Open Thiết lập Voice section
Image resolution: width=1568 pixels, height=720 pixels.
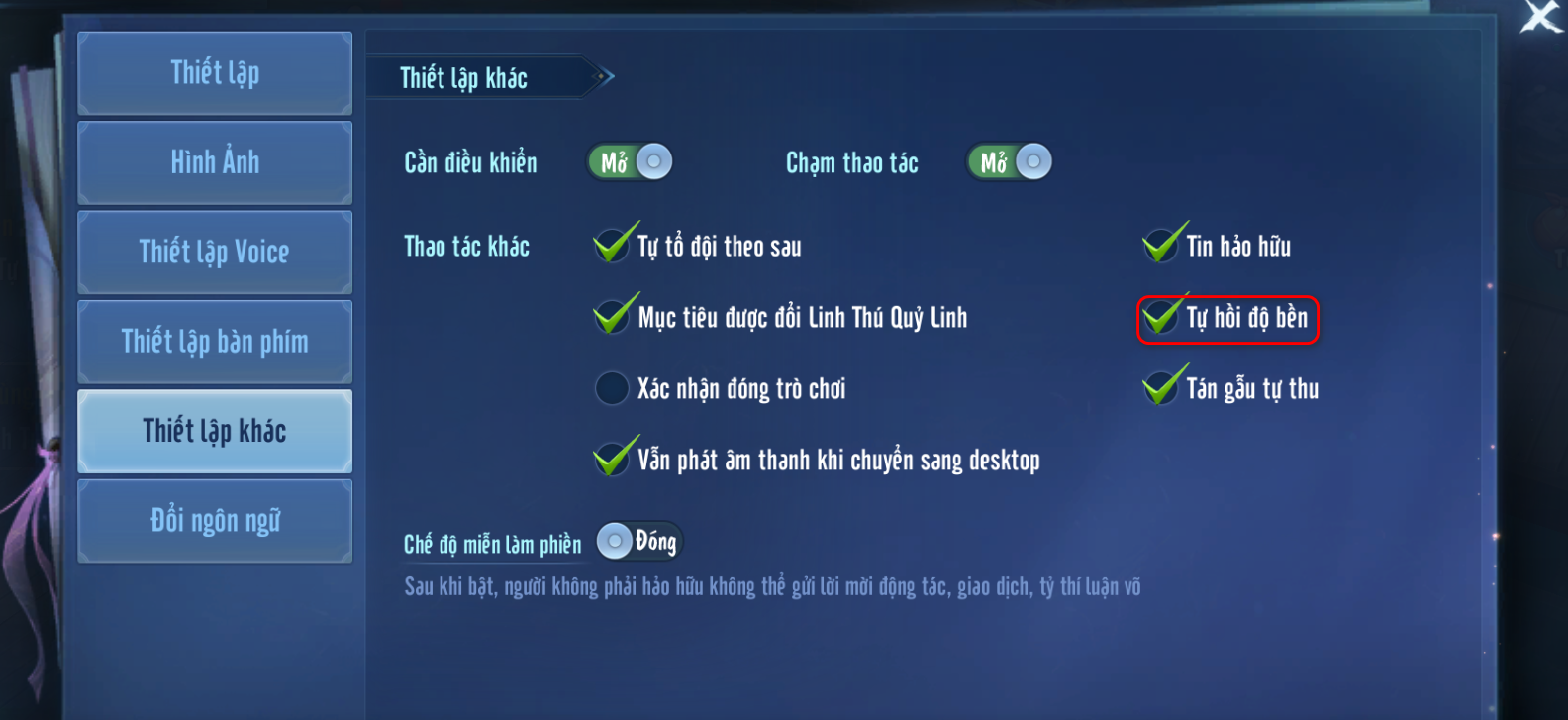pyautogui.click(x=215, y=253)
